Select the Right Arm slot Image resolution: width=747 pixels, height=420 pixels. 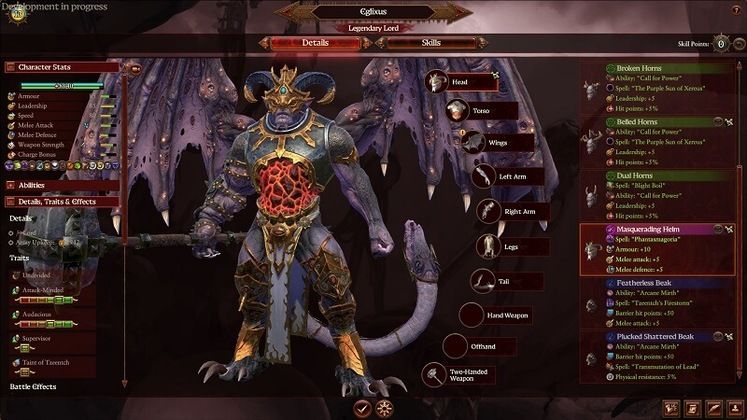pos(512,212)
